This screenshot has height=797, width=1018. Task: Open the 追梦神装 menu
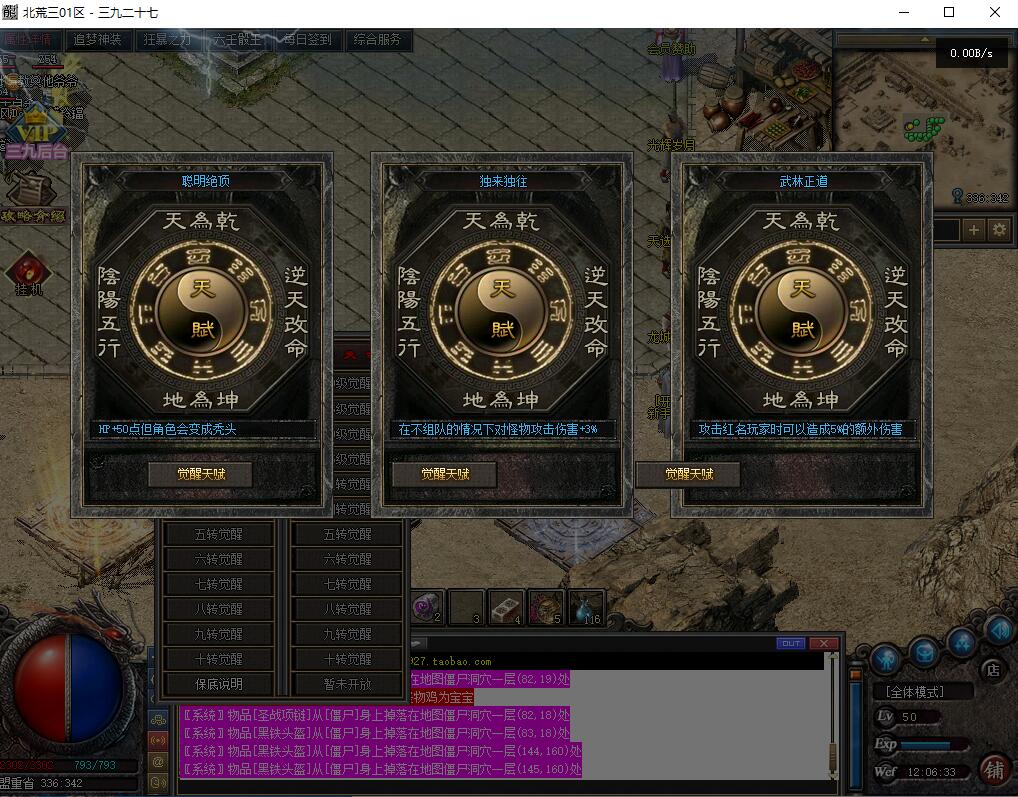[97, 40]
